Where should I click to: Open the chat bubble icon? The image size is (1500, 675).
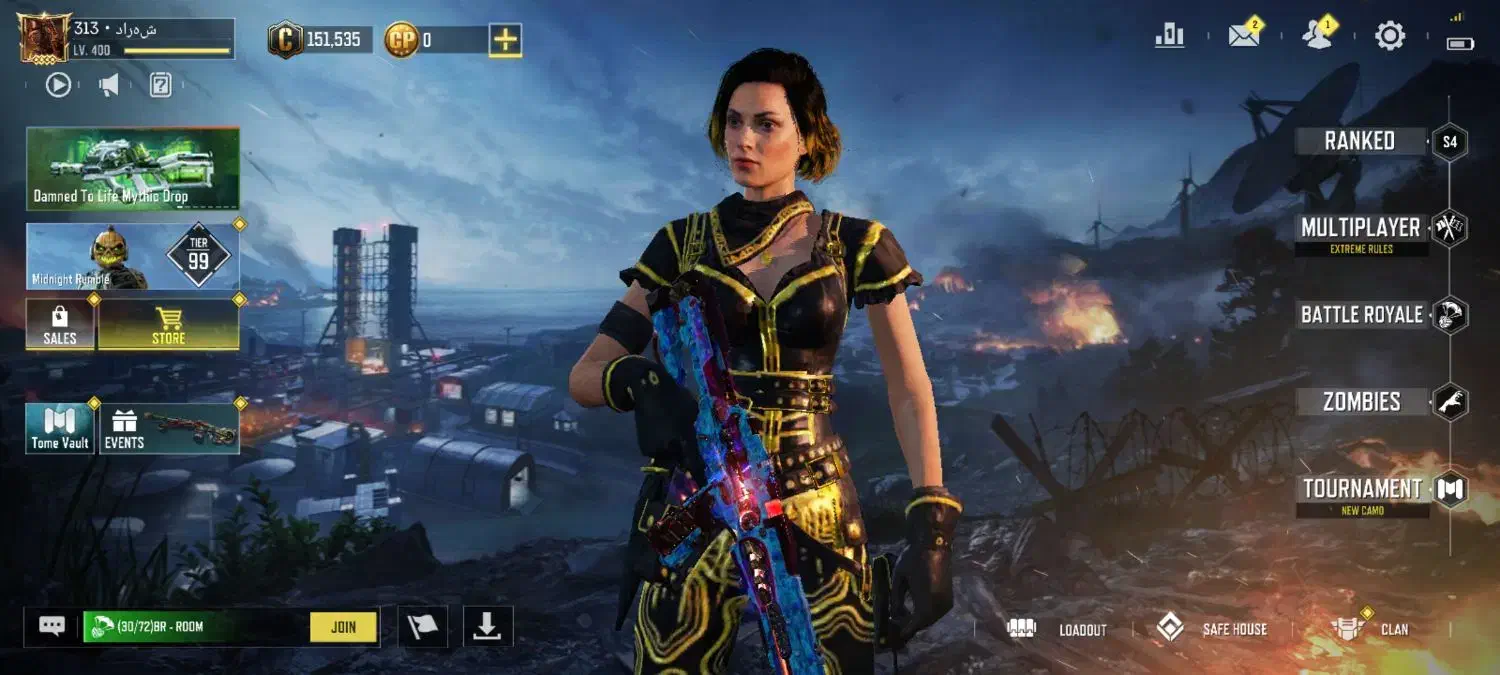coord(52,626)
